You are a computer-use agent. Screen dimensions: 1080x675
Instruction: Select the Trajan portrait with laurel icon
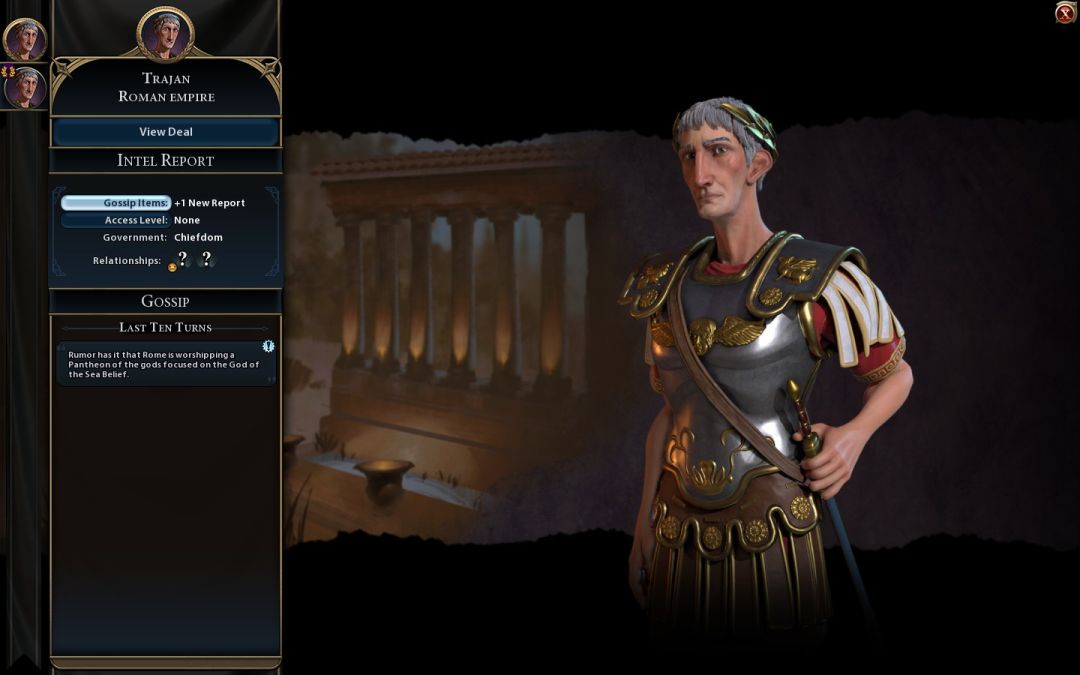coord(24,88)
